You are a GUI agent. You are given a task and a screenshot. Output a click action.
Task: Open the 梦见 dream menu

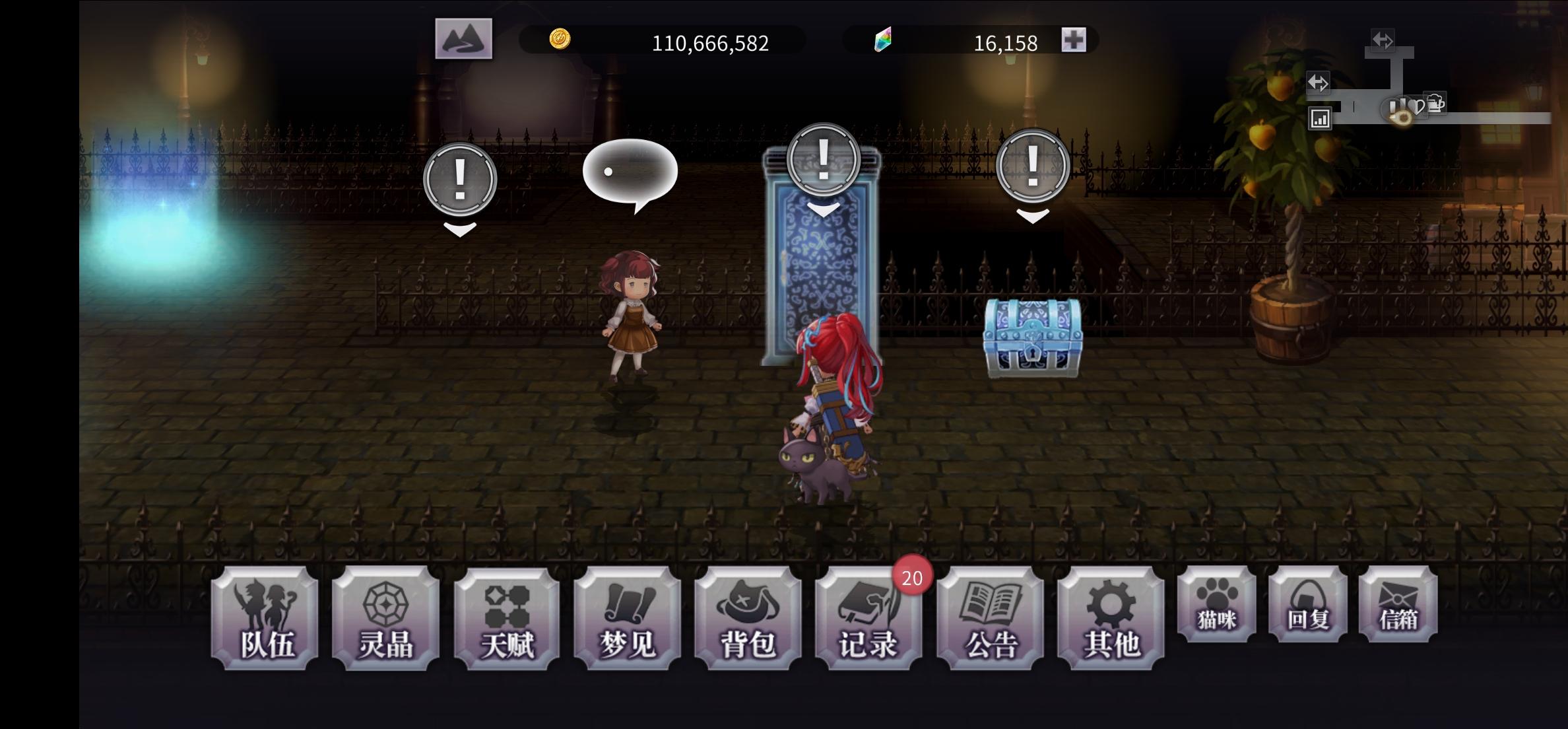(x=628, y=619)
